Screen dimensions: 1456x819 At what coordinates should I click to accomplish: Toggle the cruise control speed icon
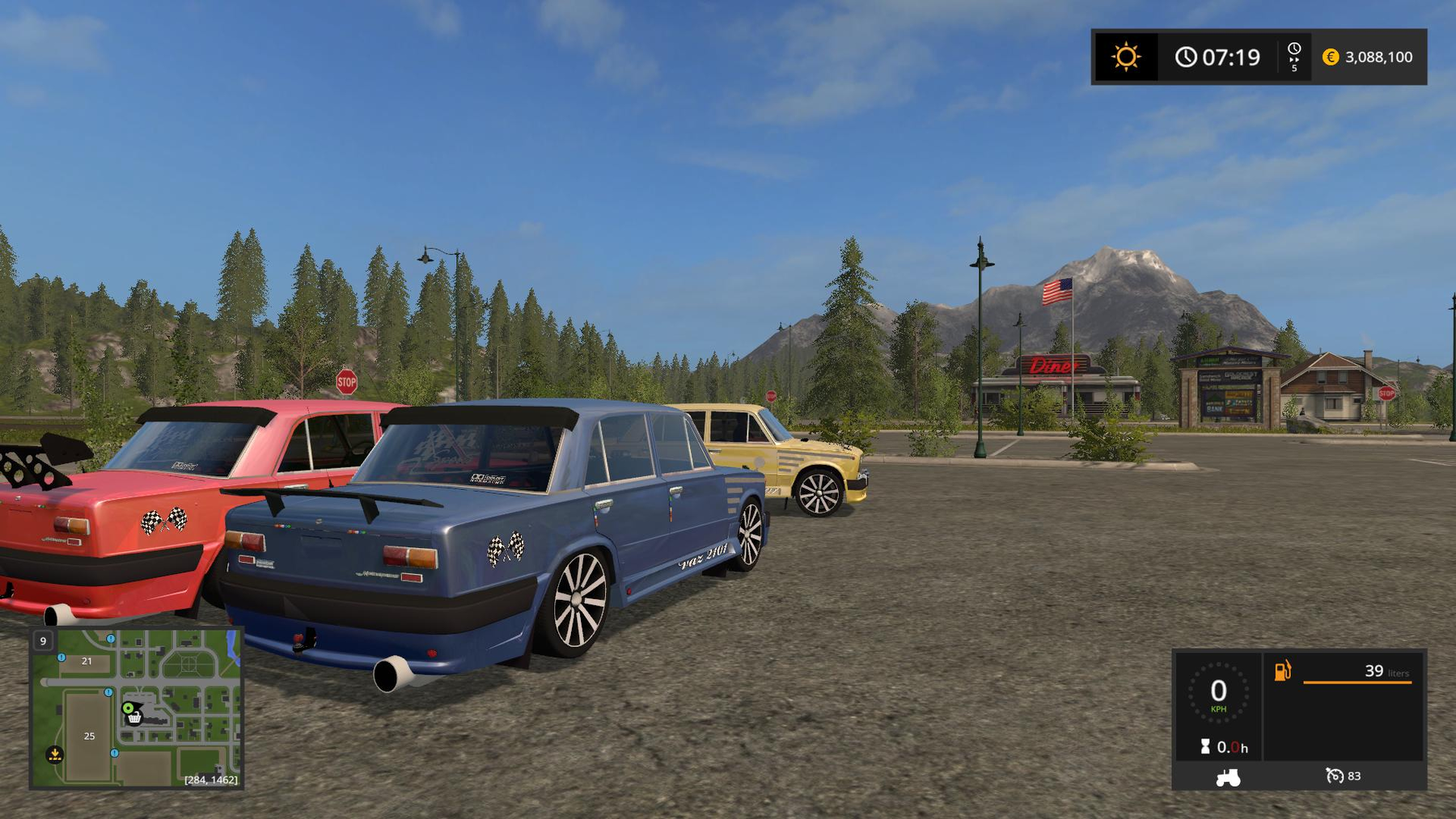click(x=1334, y=776)
